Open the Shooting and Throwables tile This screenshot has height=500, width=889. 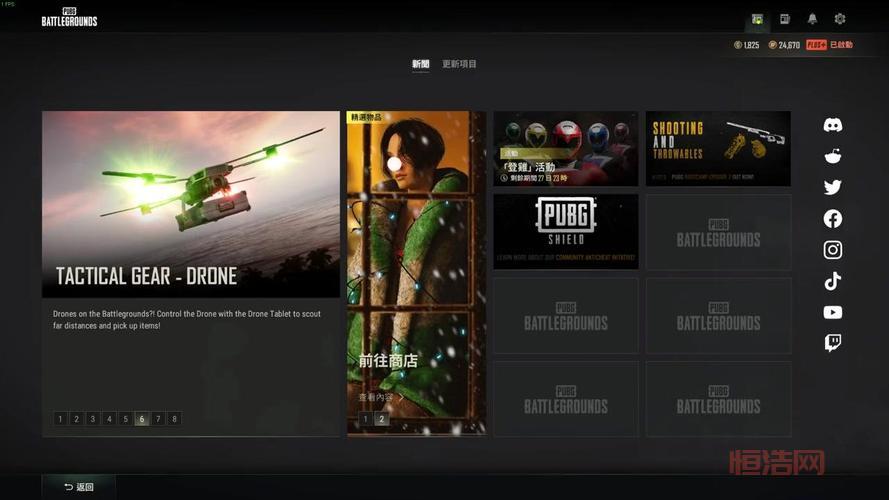(718, 148)
